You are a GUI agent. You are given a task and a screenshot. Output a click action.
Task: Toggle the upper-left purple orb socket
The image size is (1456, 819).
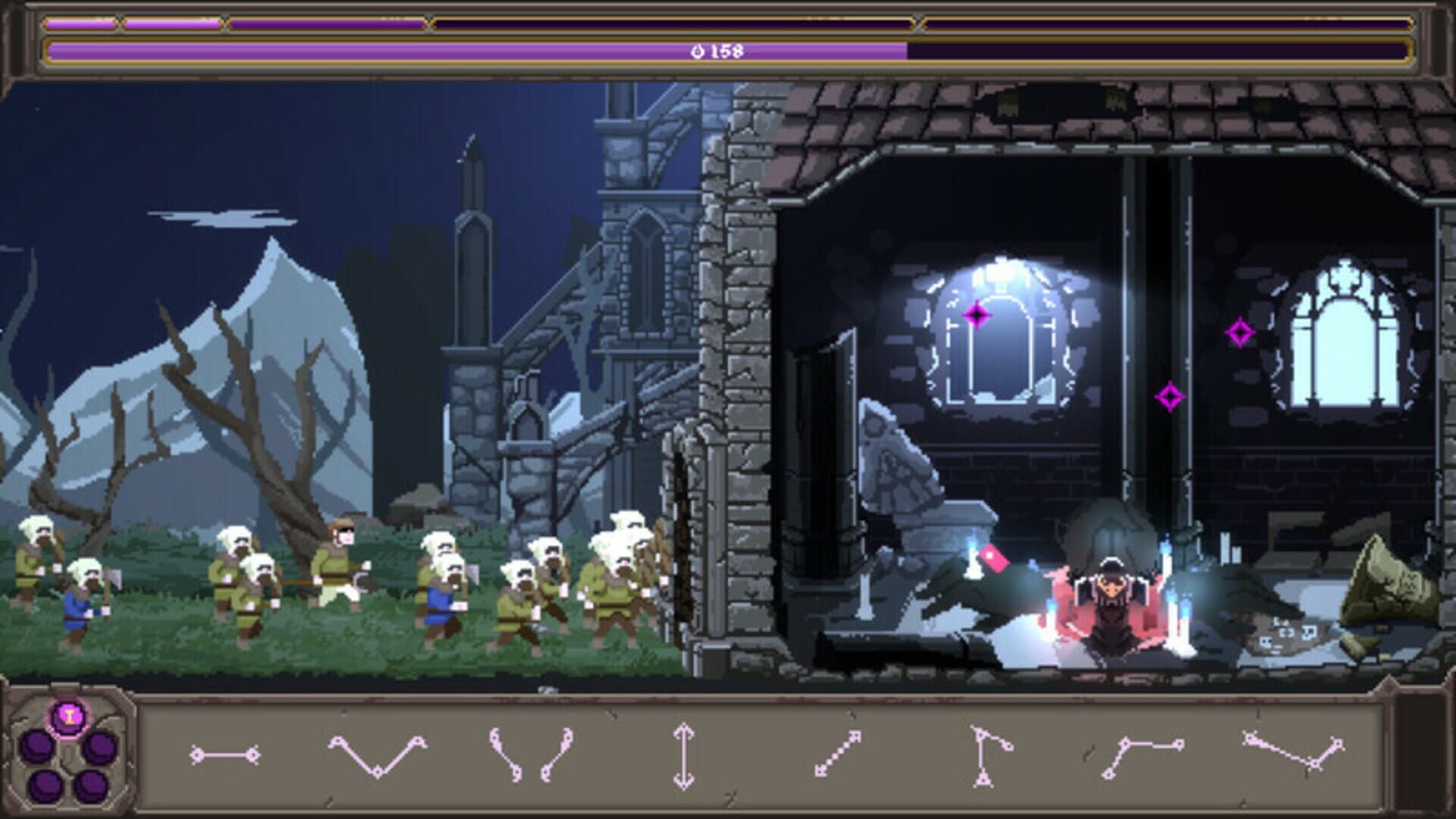point(36,746)
